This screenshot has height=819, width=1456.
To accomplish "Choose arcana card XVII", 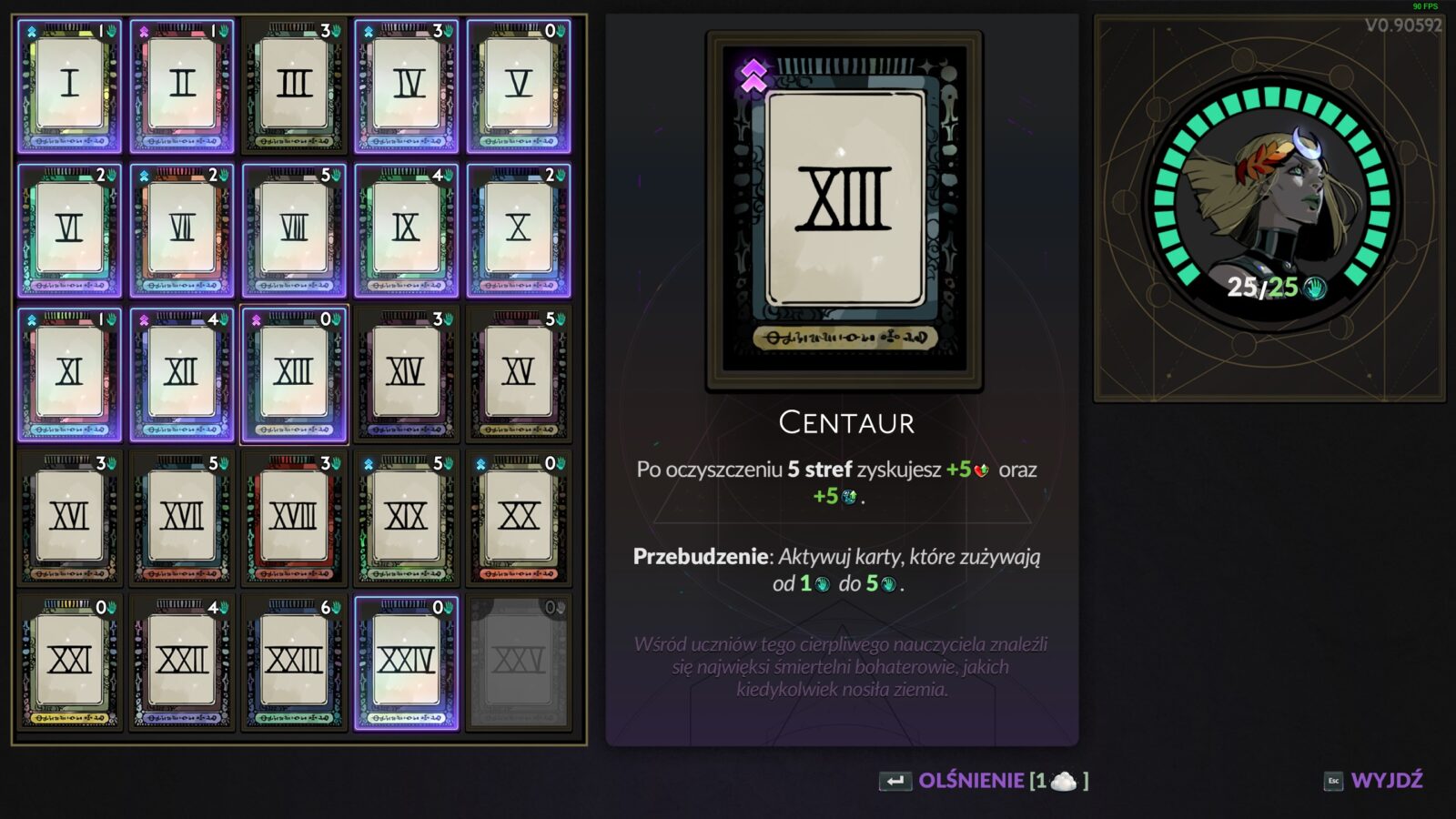I will tap(182, 518).
